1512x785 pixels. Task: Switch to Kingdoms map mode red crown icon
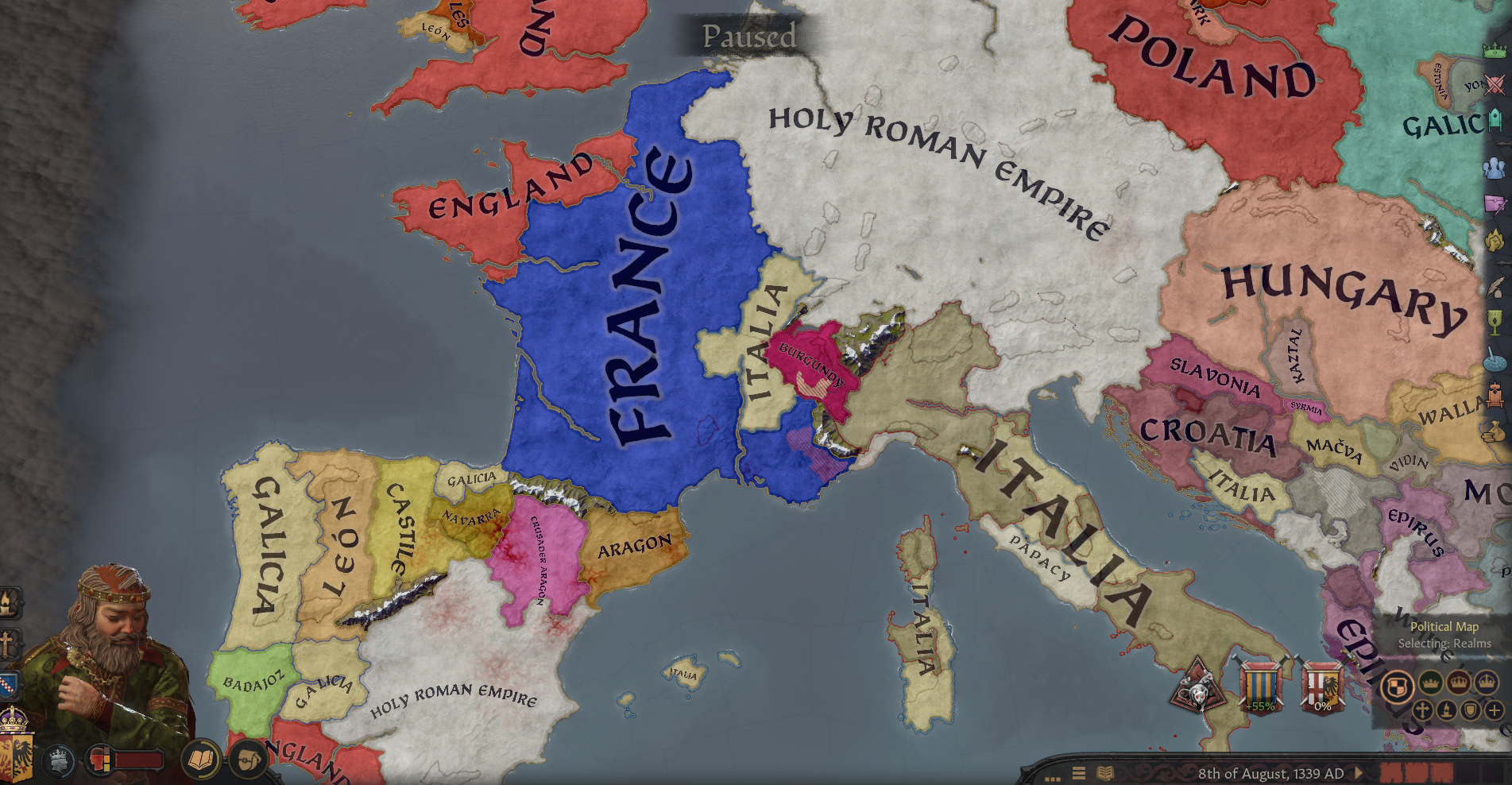tap(1459, 682)
